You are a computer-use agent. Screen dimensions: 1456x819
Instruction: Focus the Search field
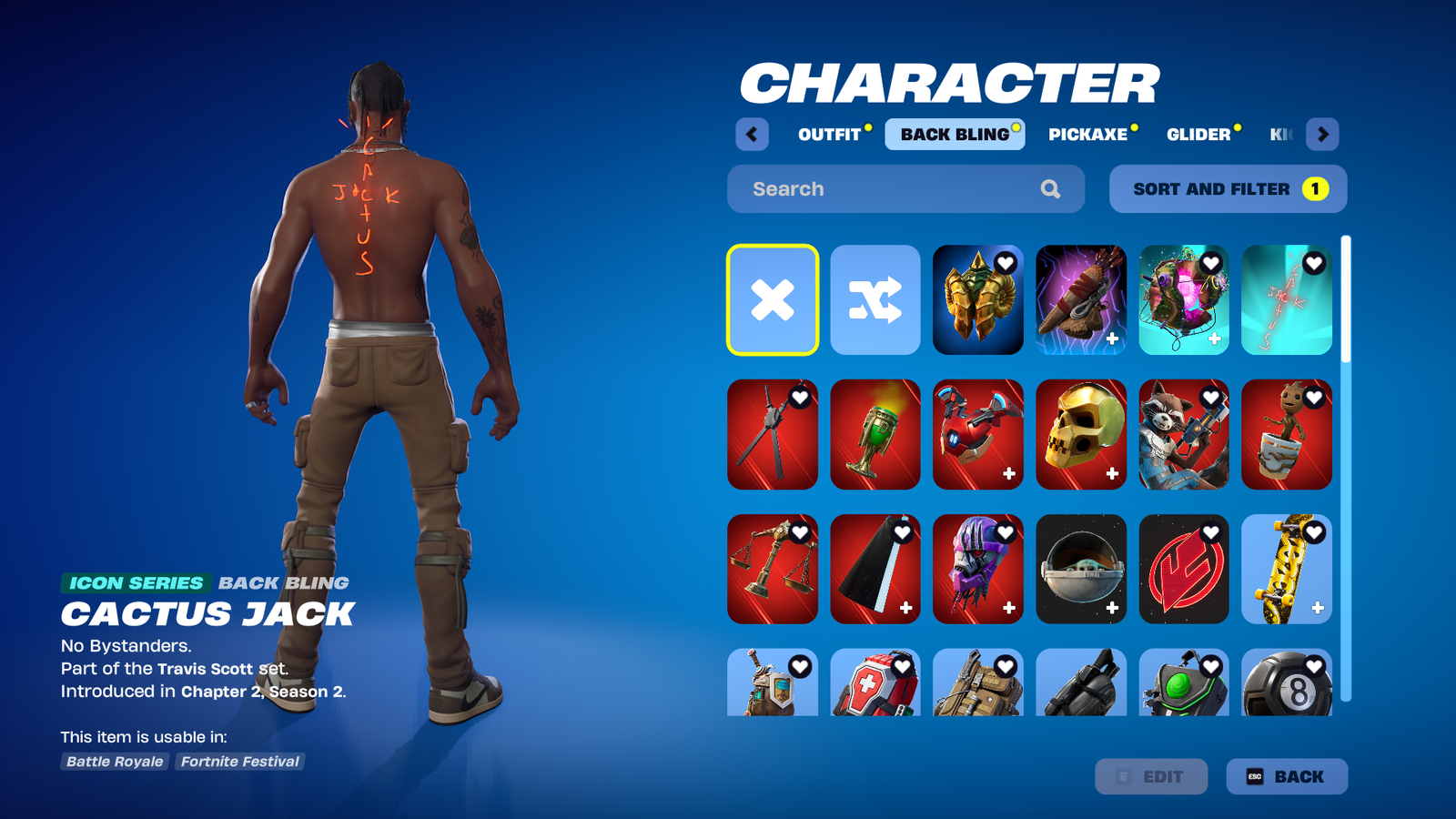892,189
